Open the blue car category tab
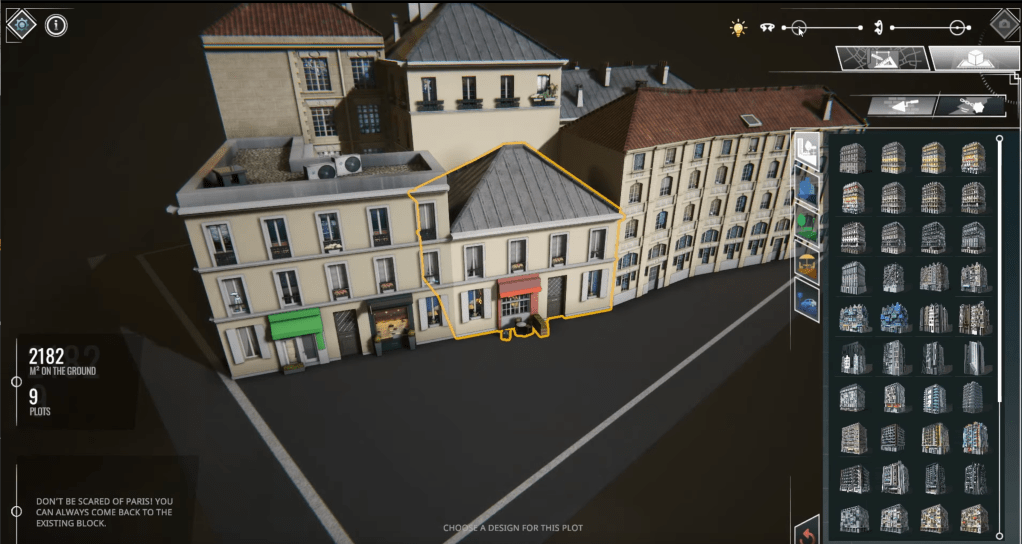Image resolution: width=1022 pixels, height=544 pixels. [x=807, y=301]
